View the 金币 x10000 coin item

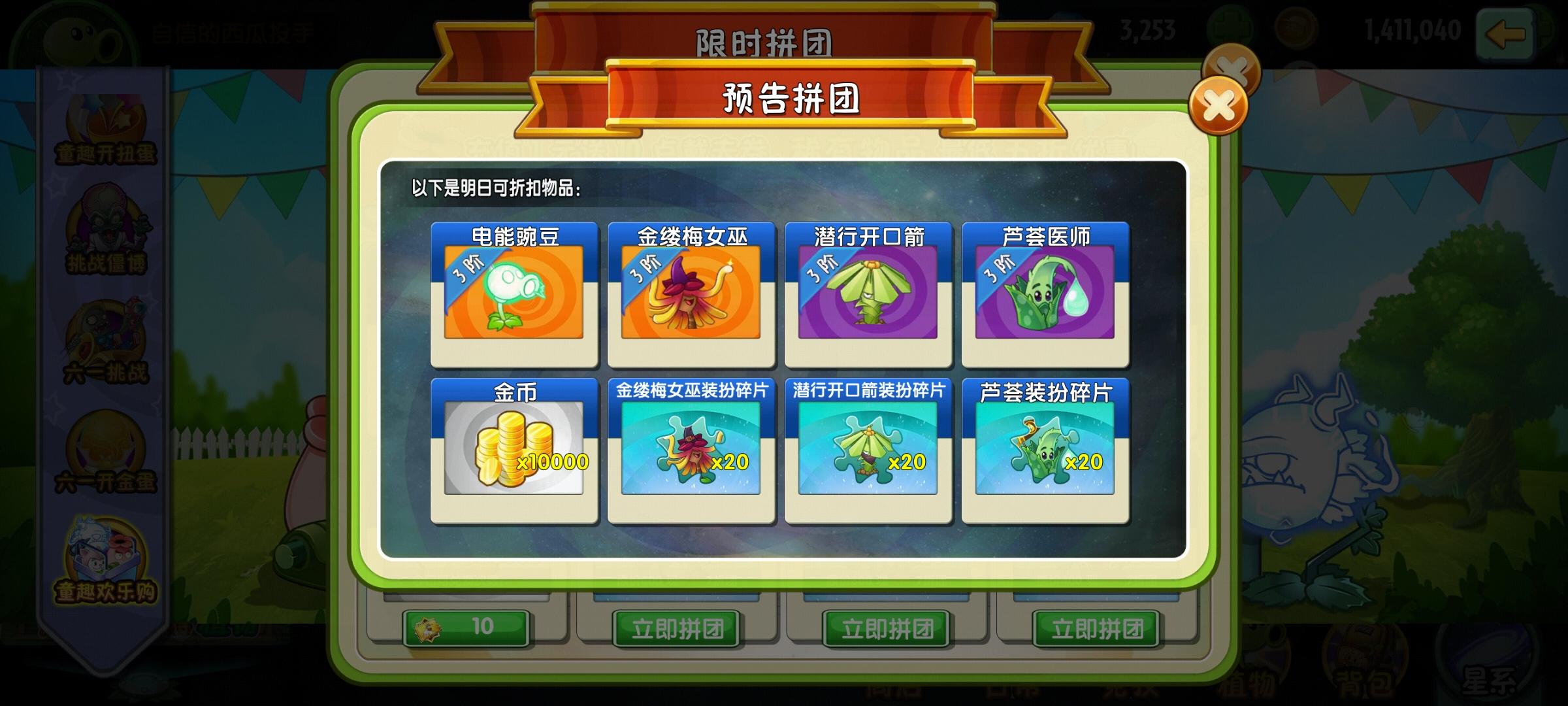514,451
